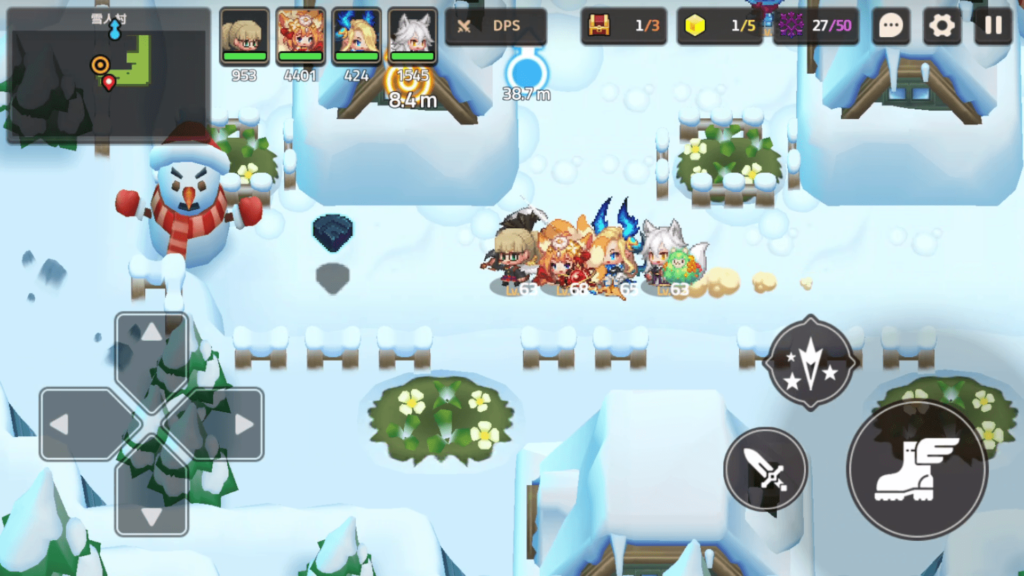
Task: Open the minimap in the corner
Action: tap(108, 74)
